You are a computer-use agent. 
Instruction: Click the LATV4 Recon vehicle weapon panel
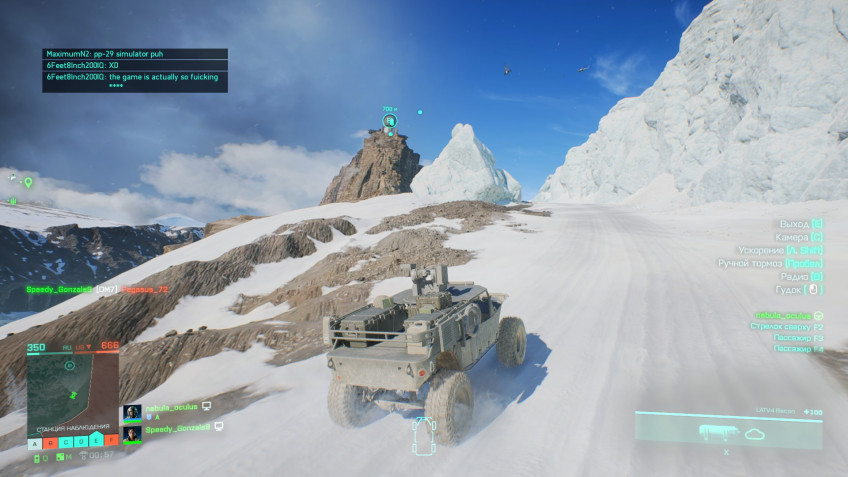coord(728,431)
